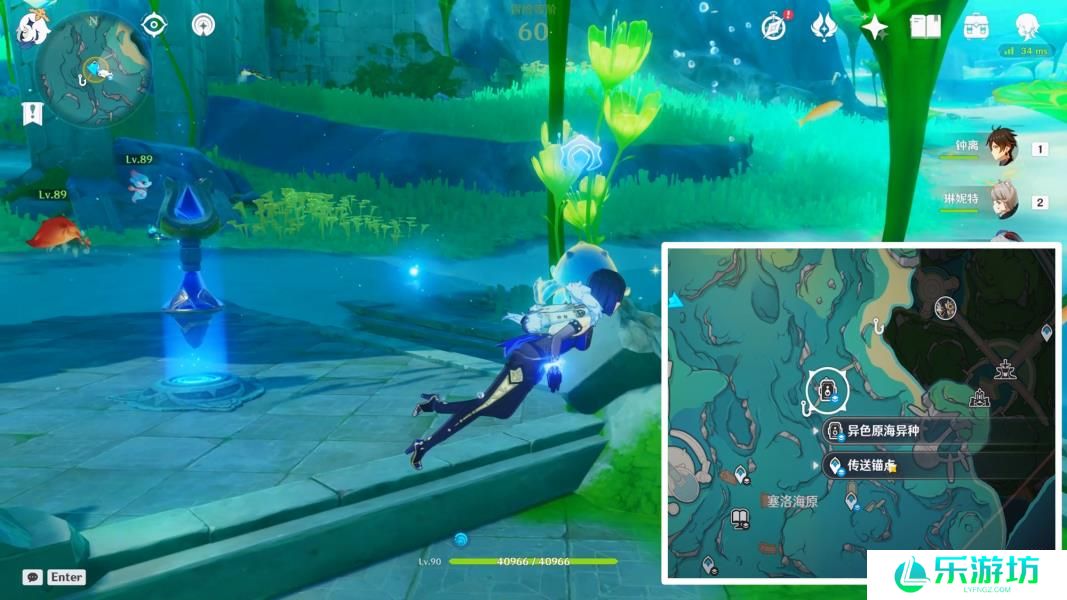Image resolution: width=1067 pixels, height=600 pixels.
Task: Open the Wish four-pointed star icon
Action: click(x=875, y=27)
